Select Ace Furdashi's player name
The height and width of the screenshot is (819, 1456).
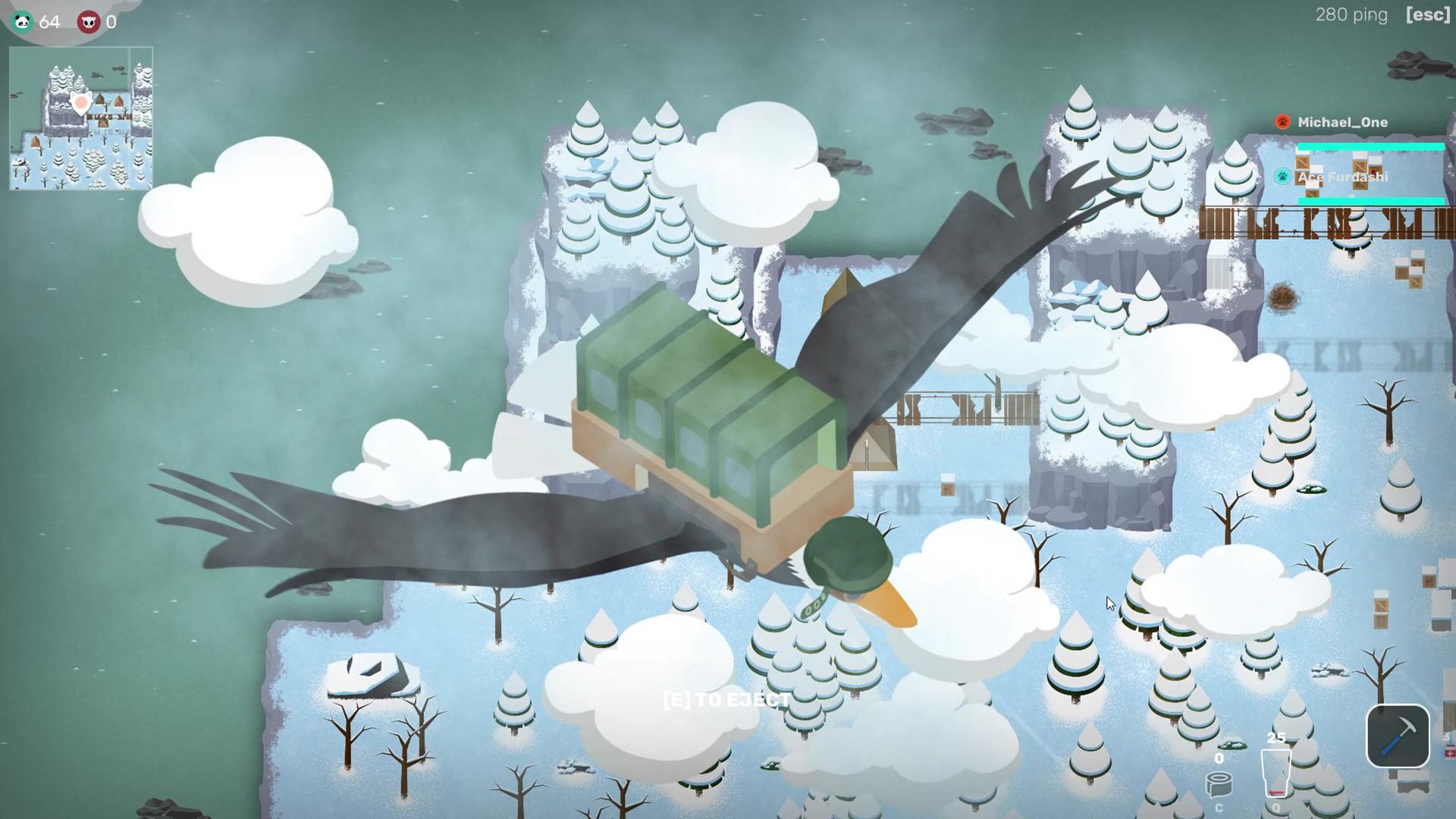tap(1343, 177)
